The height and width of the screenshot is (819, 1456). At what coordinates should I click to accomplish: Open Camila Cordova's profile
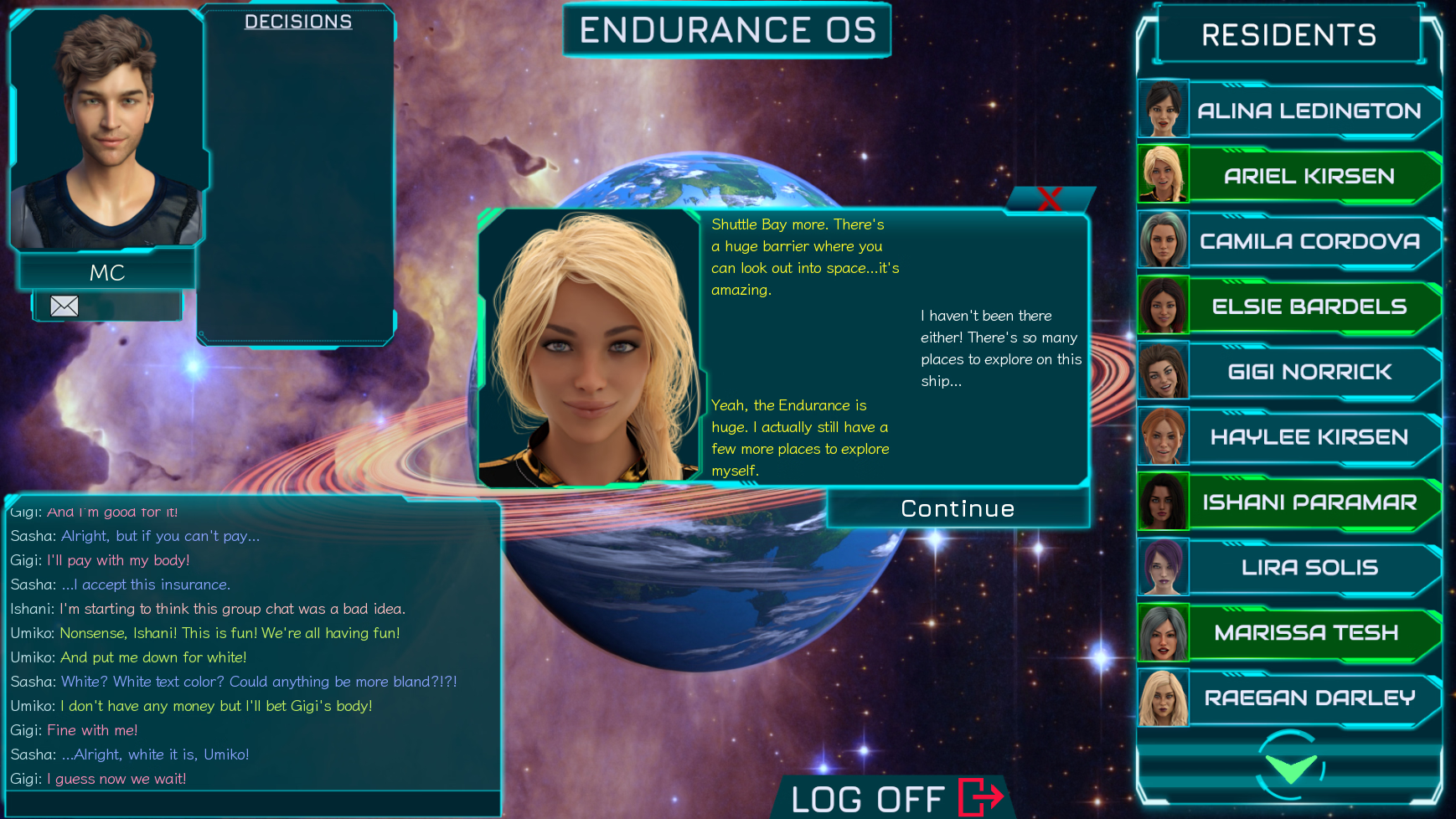(1308, 241)
